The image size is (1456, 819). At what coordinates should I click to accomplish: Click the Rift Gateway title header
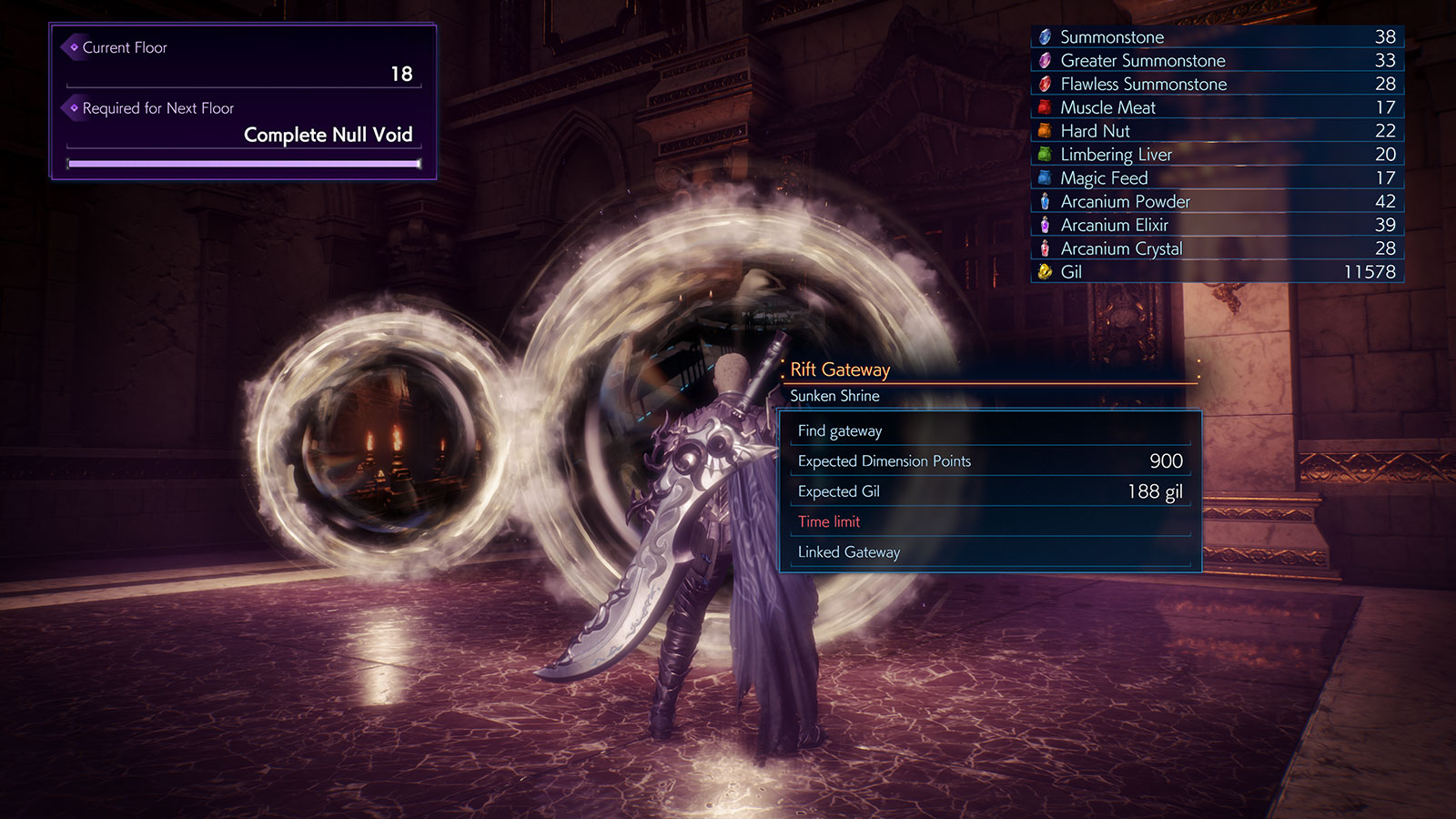click(x=840, y=369)
